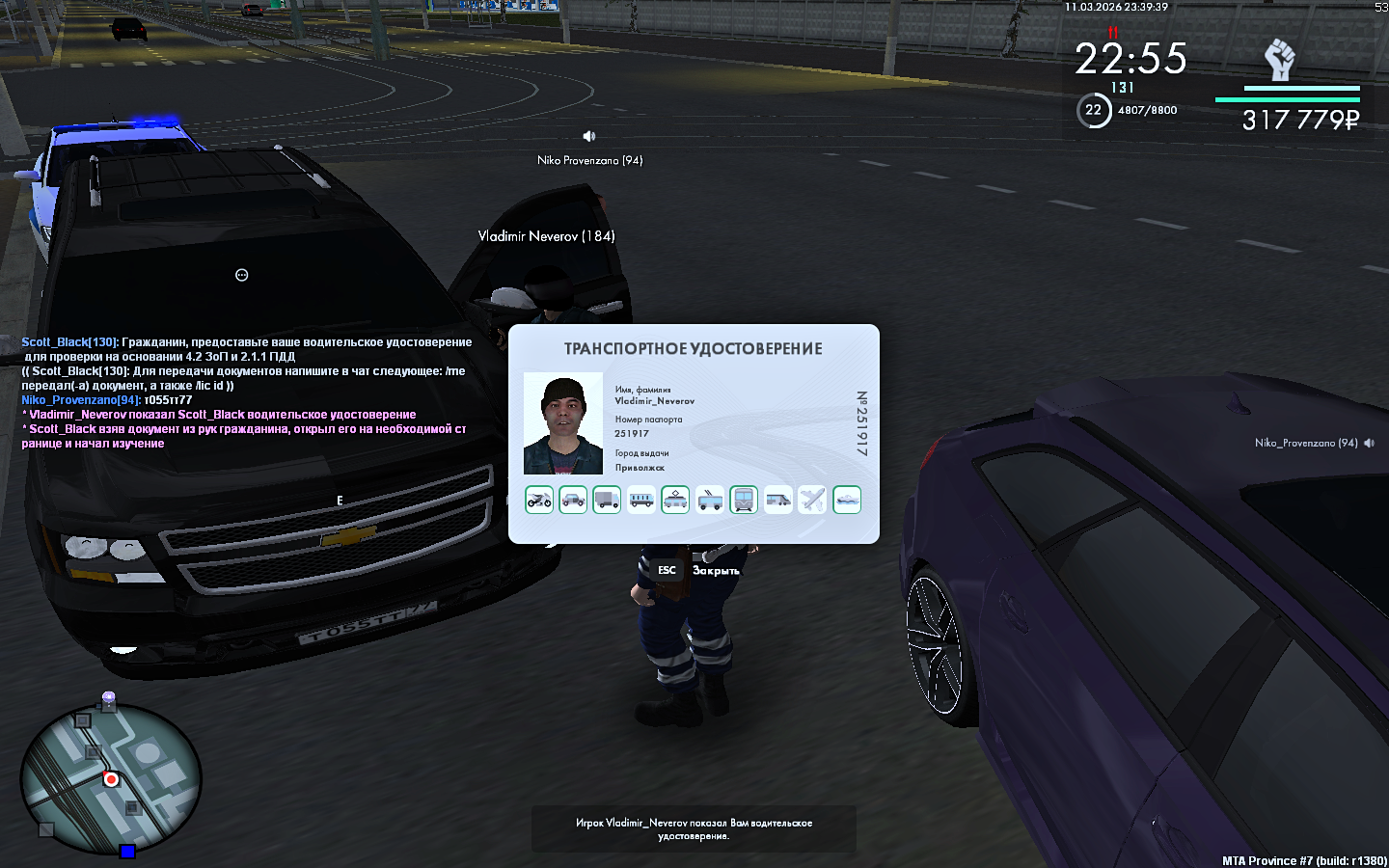Click the license holder's portrait photo
This screenshot has height=868, width=1389.
click(x=563, y=423)
